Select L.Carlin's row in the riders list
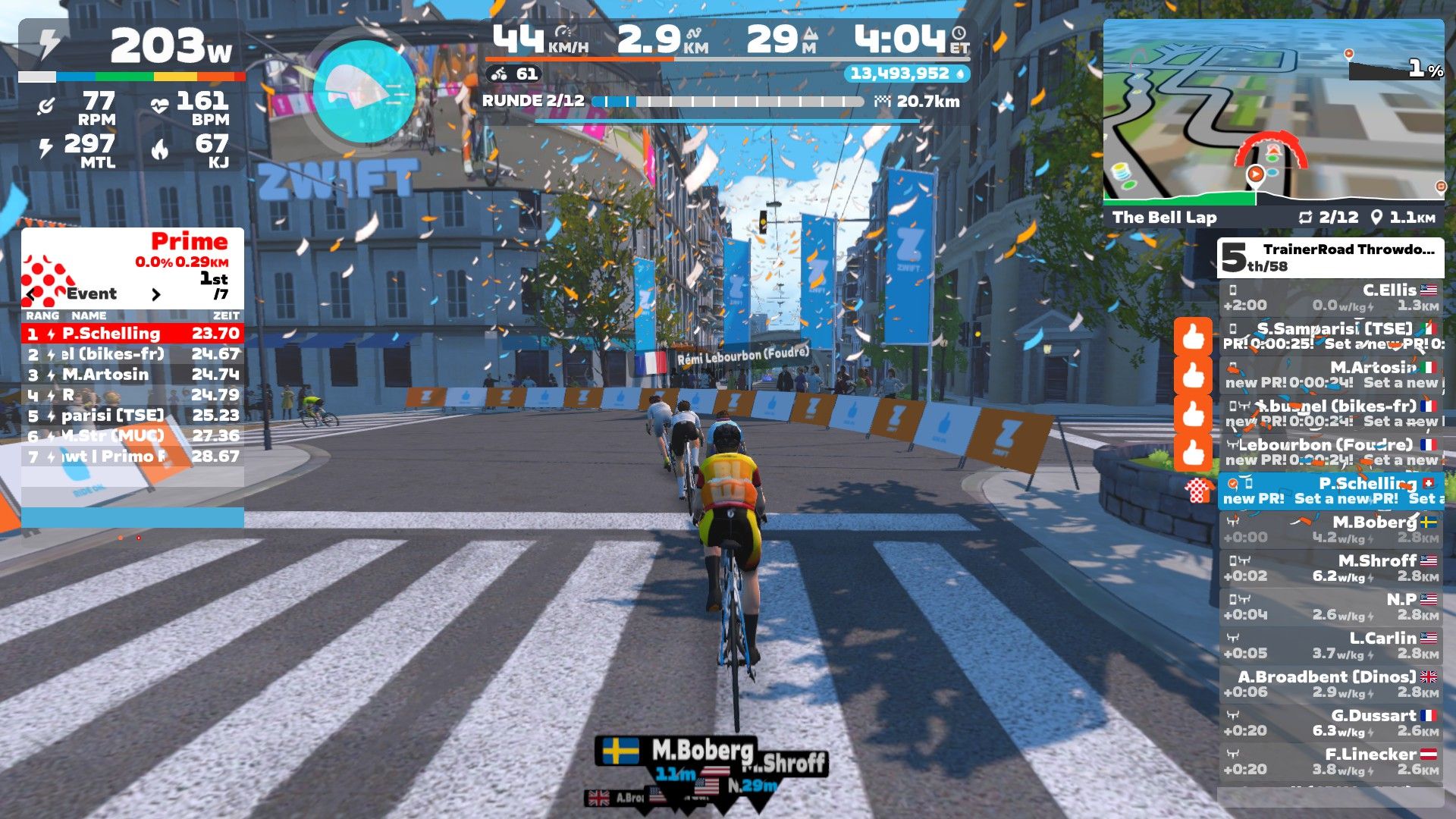 [1330, 645]
